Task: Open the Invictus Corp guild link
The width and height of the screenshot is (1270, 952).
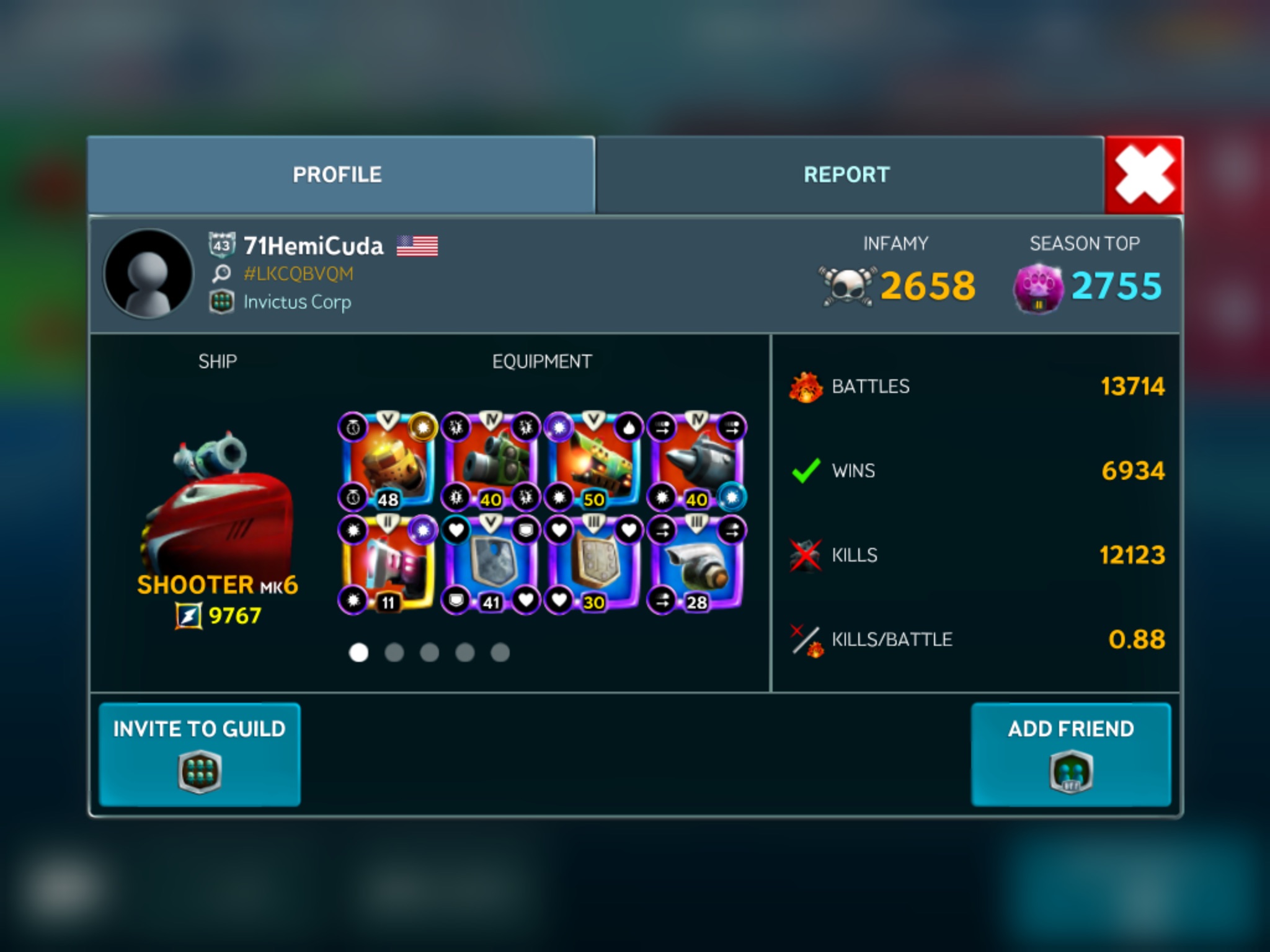Action: pyautogui.click(x=297, y=302)
